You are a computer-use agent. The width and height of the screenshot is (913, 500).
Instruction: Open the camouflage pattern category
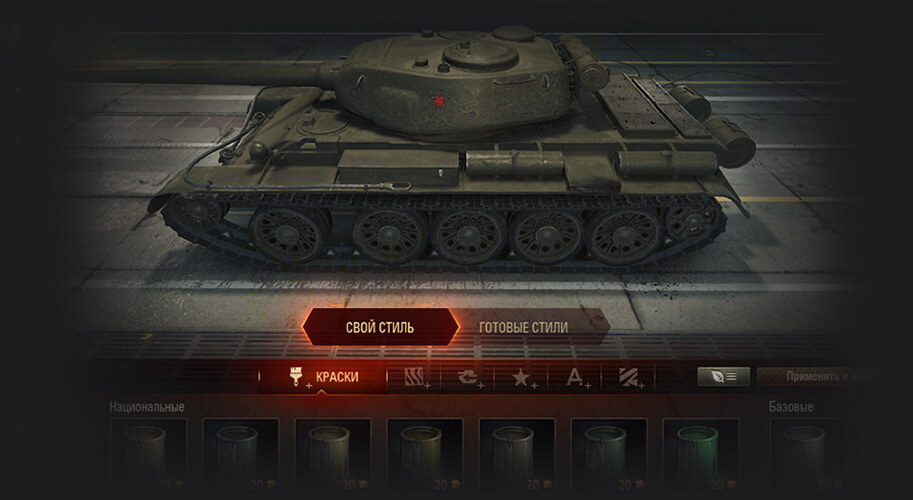tap(416, 377)
